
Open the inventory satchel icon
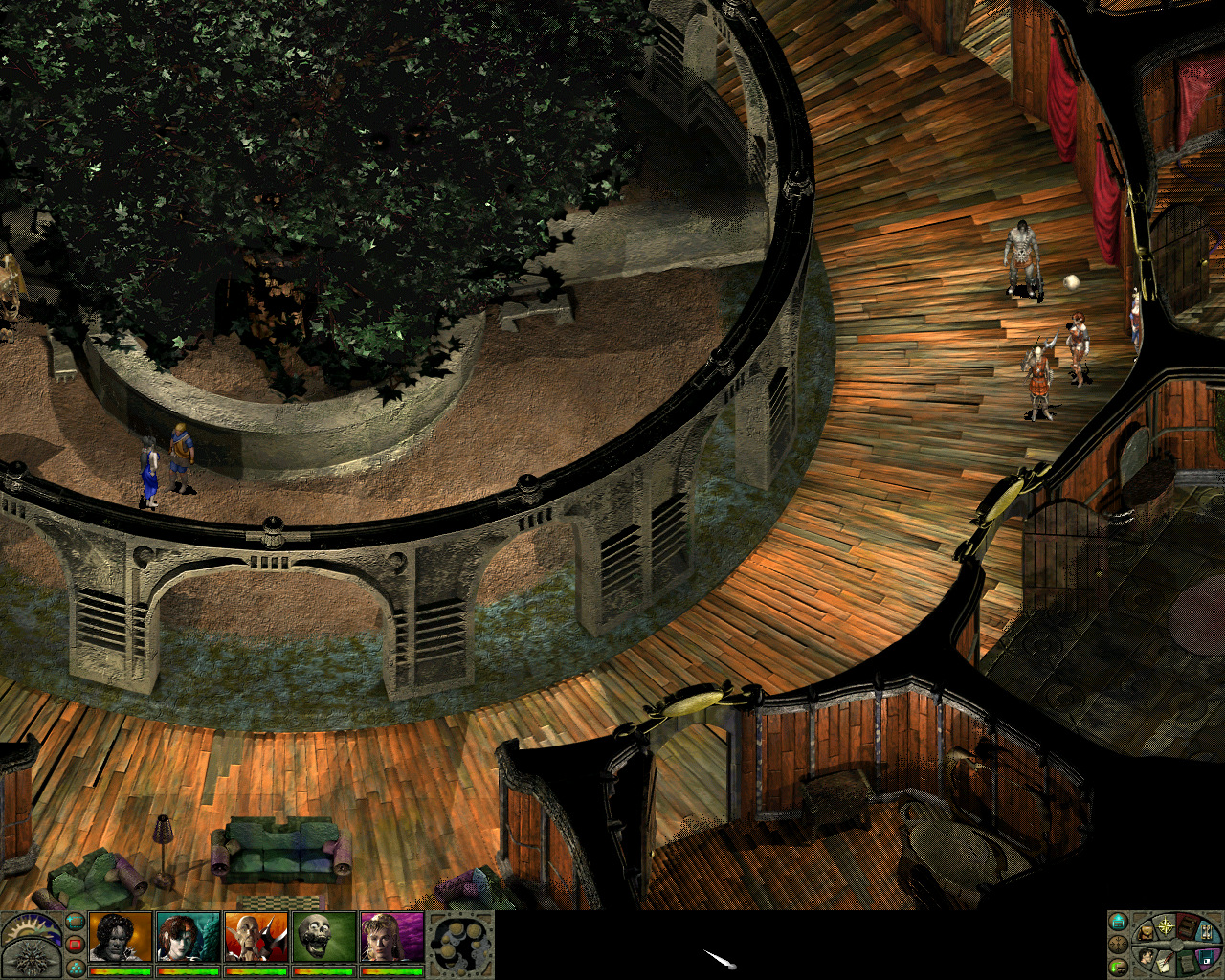tap(1145, 933)
